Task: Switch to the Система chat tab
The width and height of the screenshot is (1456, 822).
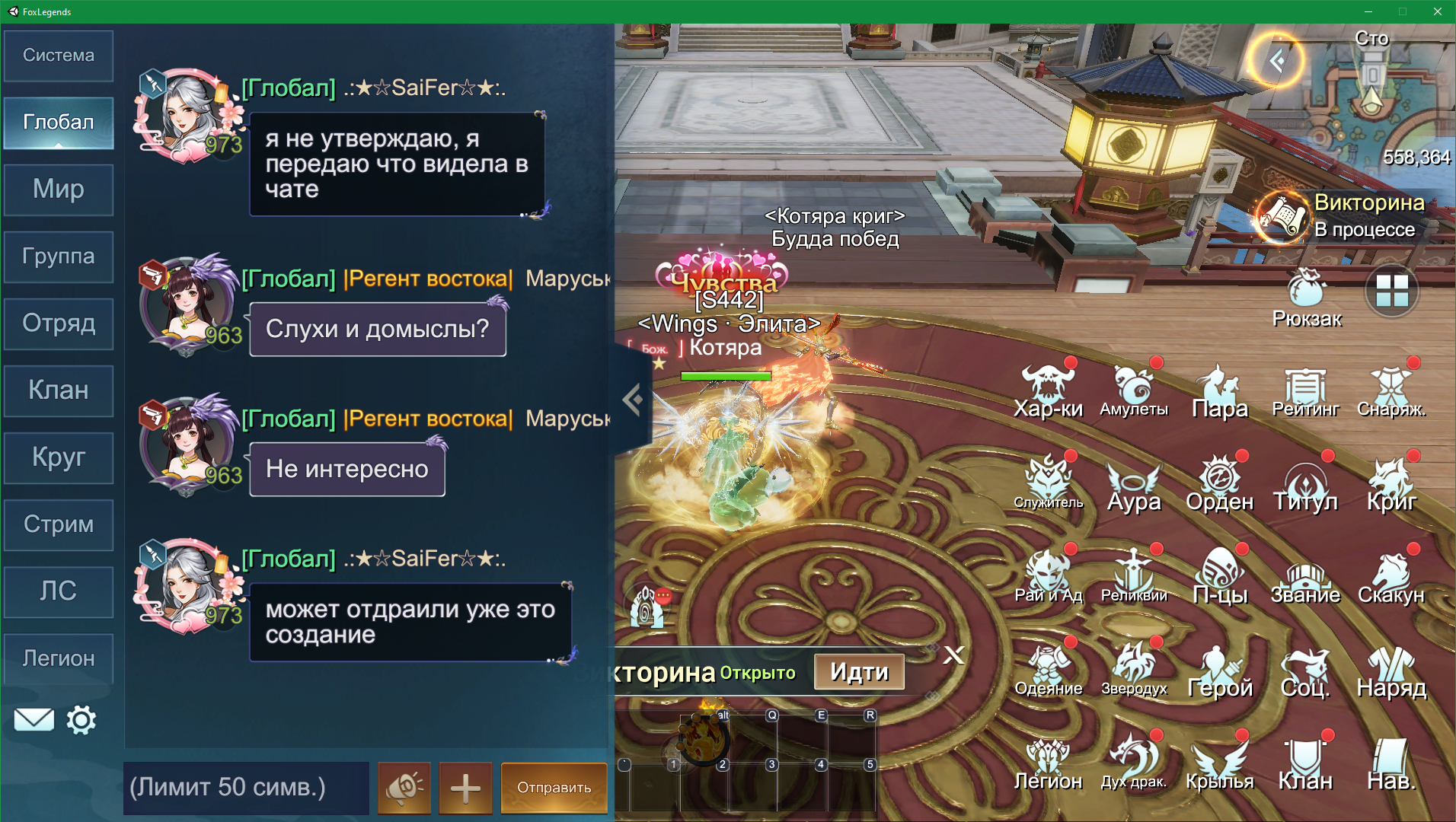Action: tap(59, 56)
